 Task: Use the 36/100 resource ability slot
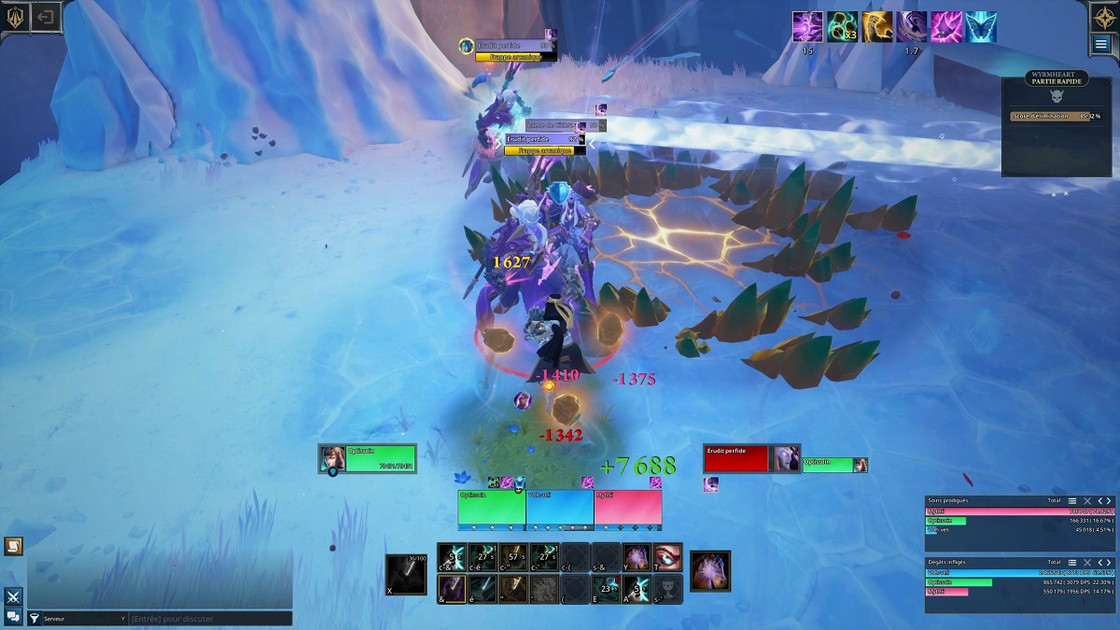click(406, 574)
